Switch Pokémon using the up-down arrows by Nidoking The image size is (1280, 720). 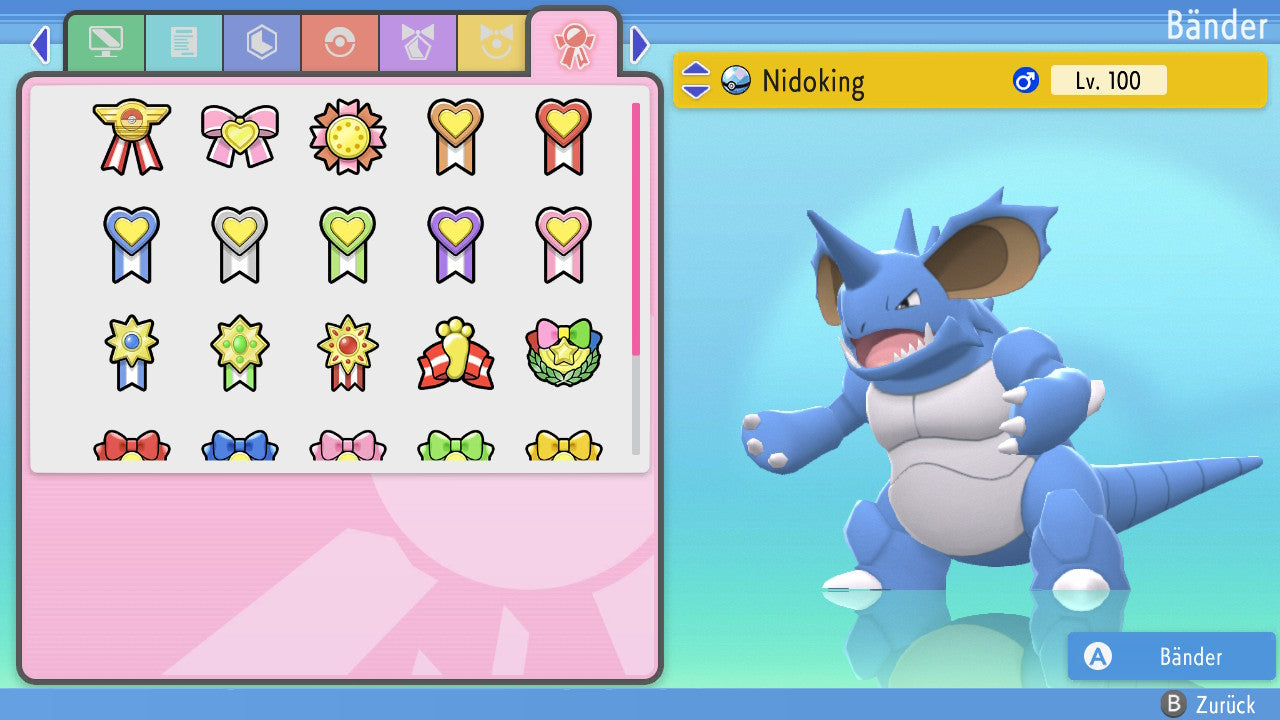click(x=696, y=80)
